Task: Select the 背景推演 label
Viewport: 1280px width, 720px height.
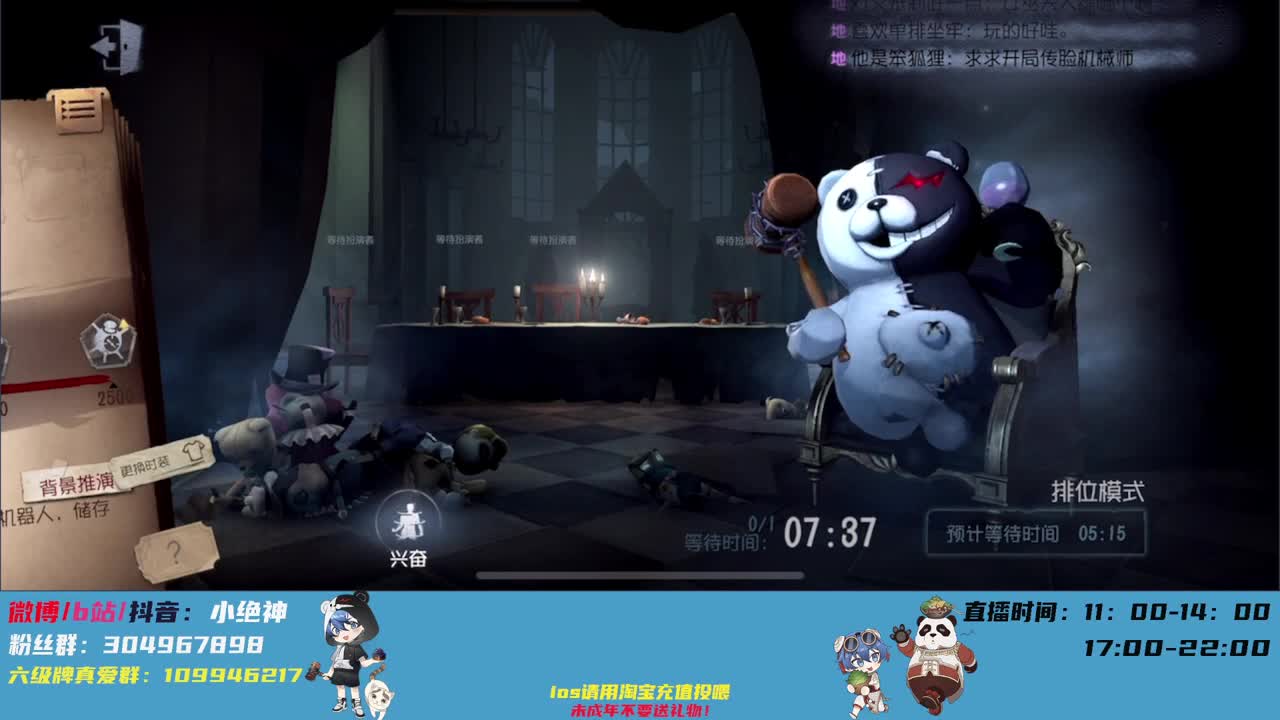Action: [76, 481]
